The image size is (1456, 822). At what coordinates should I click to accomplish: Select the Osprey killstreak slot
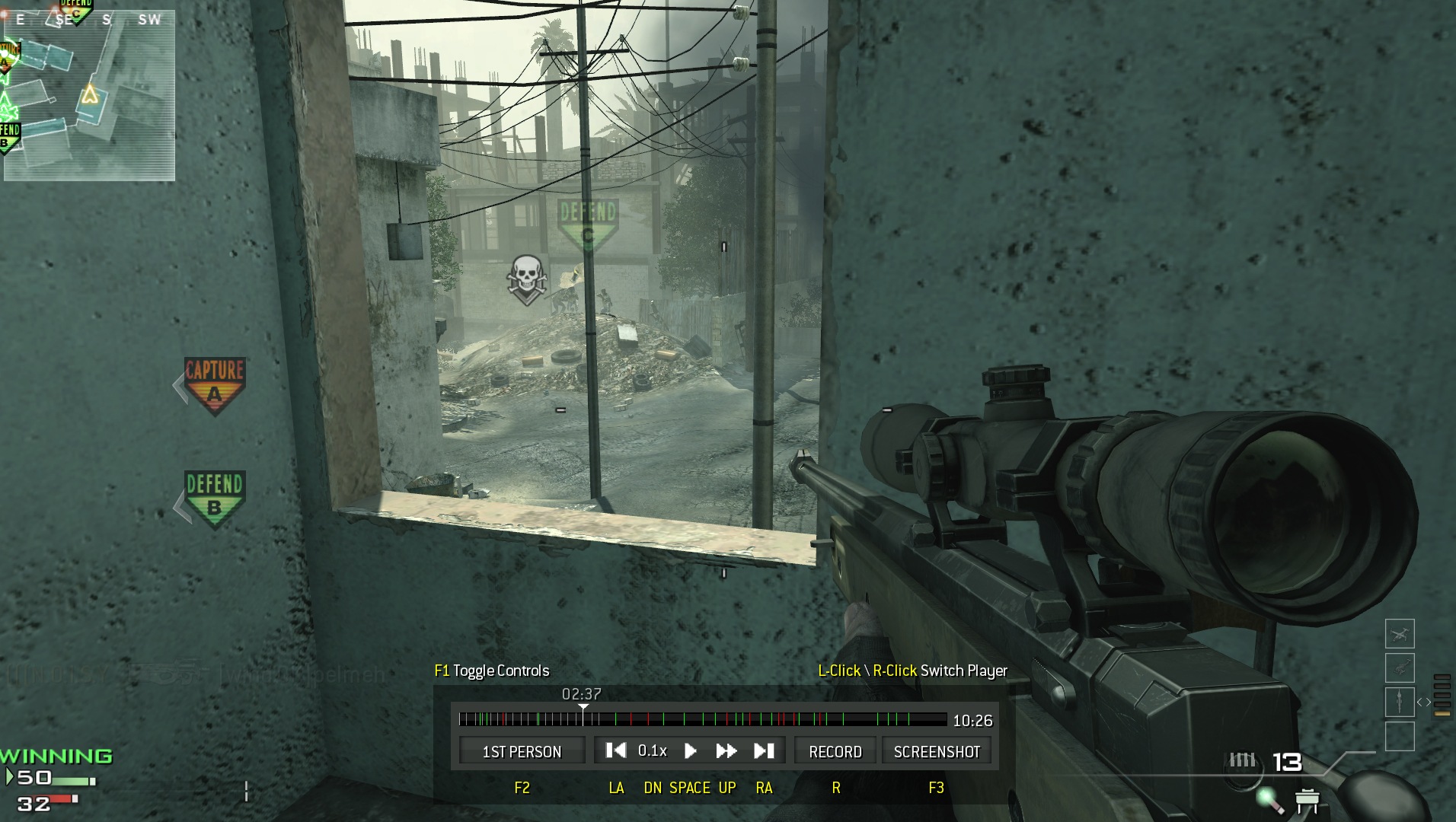click(x=1400, y=633)
